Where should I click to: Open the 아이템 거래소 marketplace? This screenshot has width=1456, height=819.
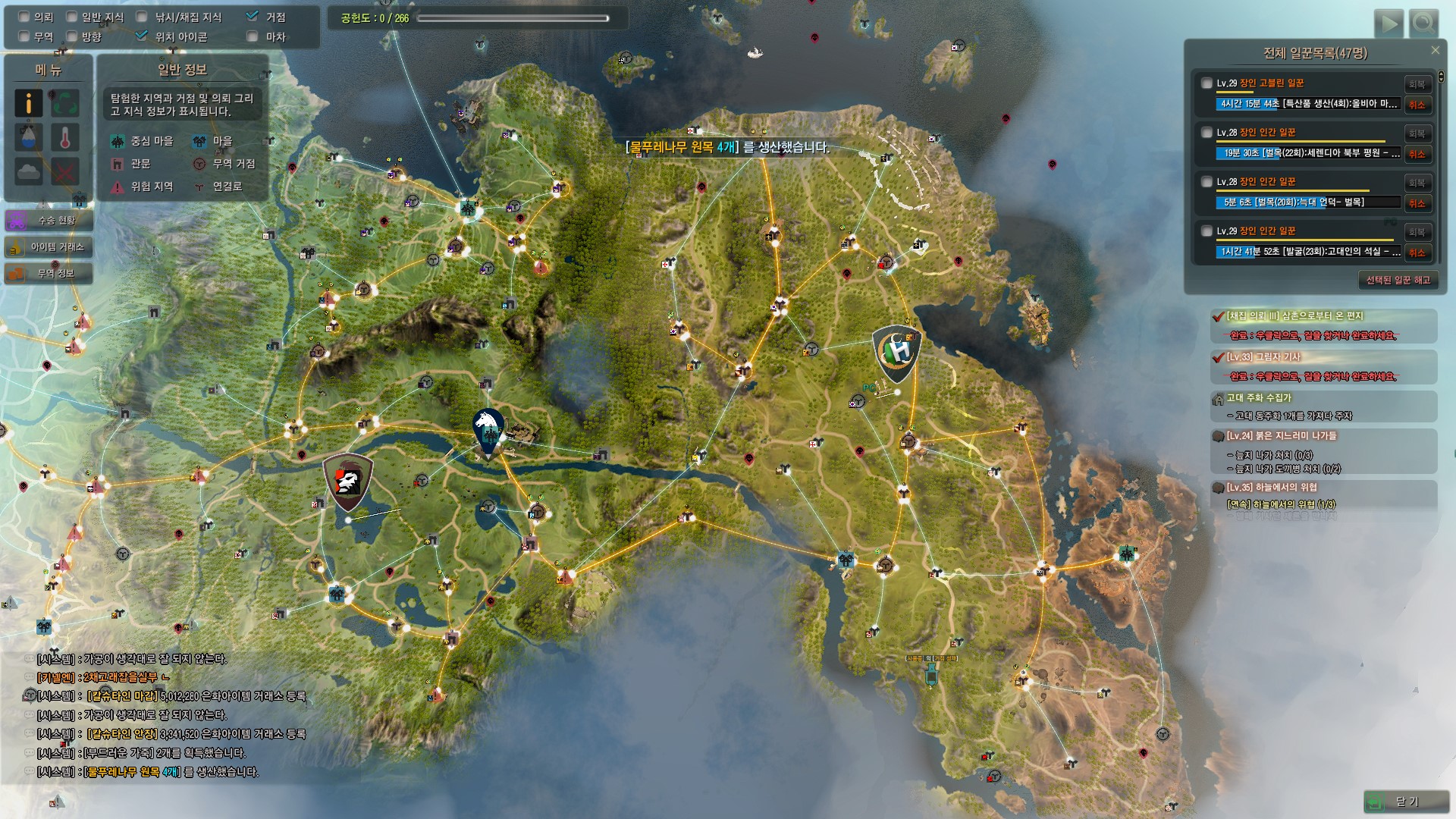[49, 246]
